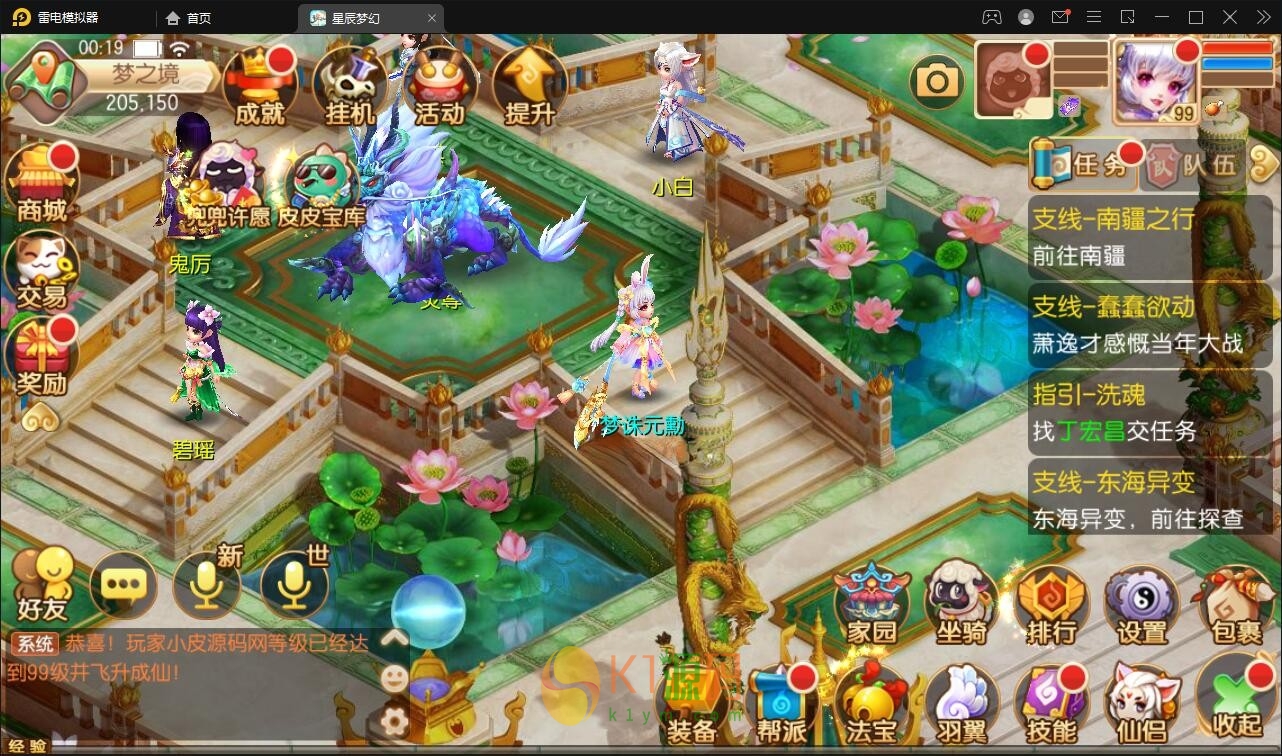Open the 交易 trade cat icon
The height and width of the screenshot is (756, 1282).
point(42,270)
